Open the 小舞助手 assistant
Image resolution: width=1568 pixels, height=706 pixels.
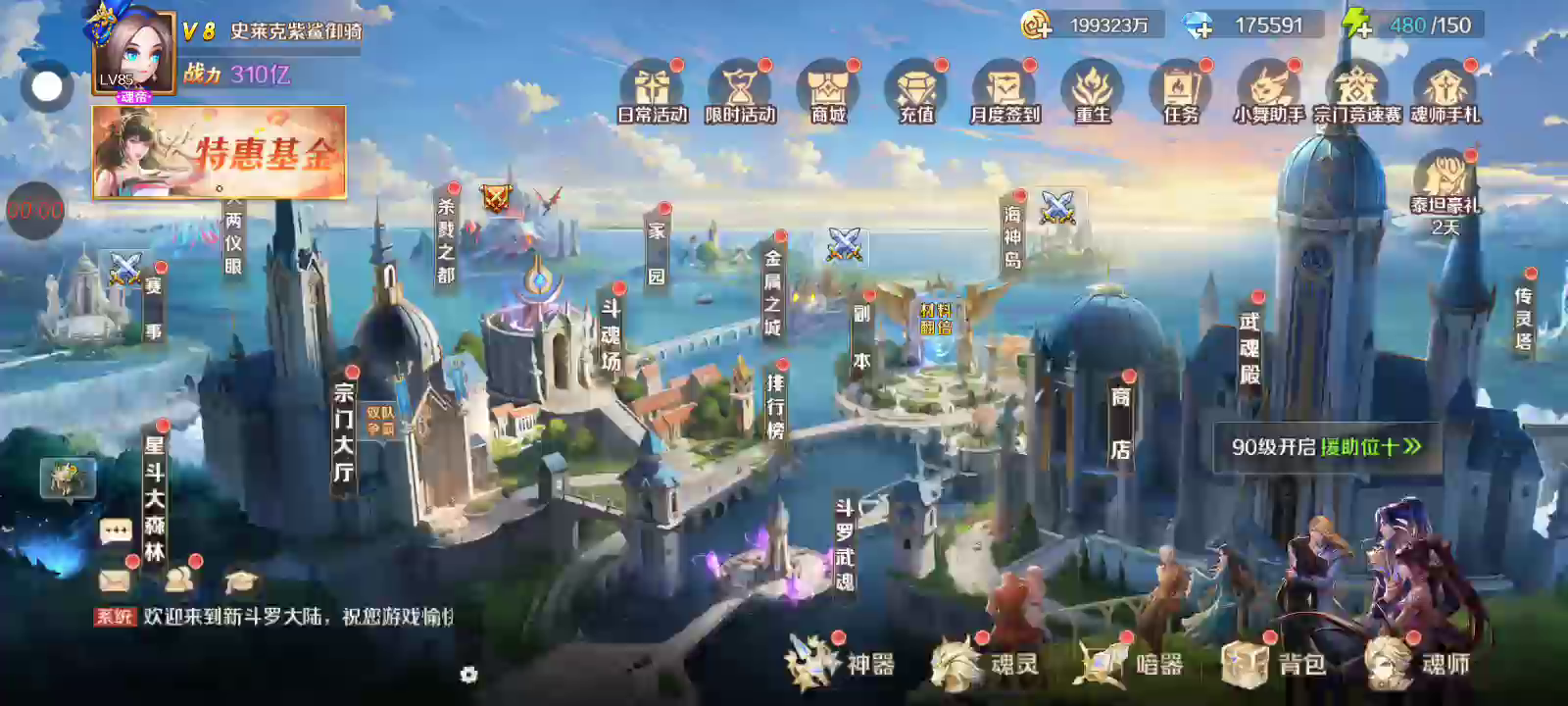click(x=1268, y=91)
